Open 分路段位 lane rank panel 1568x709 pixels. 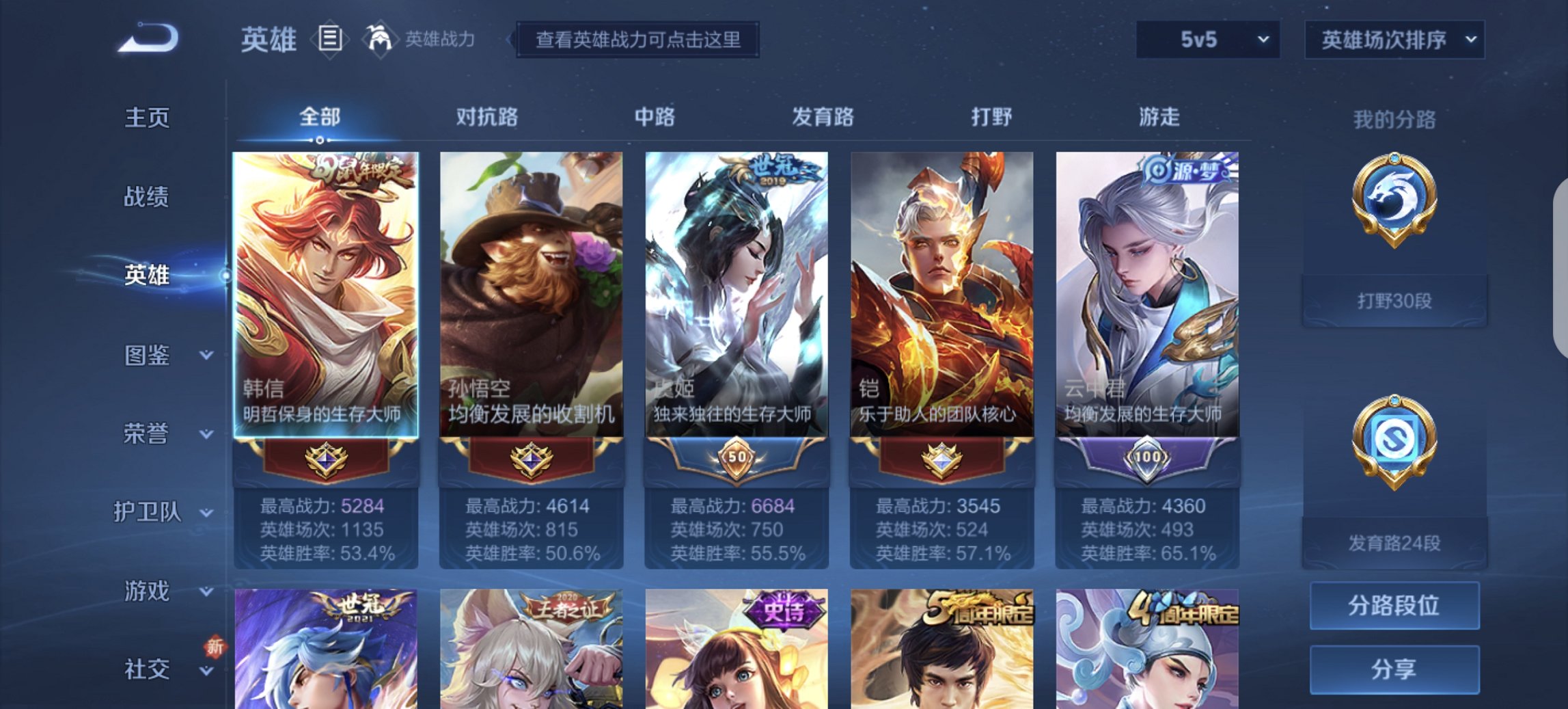click(1394, 606)
